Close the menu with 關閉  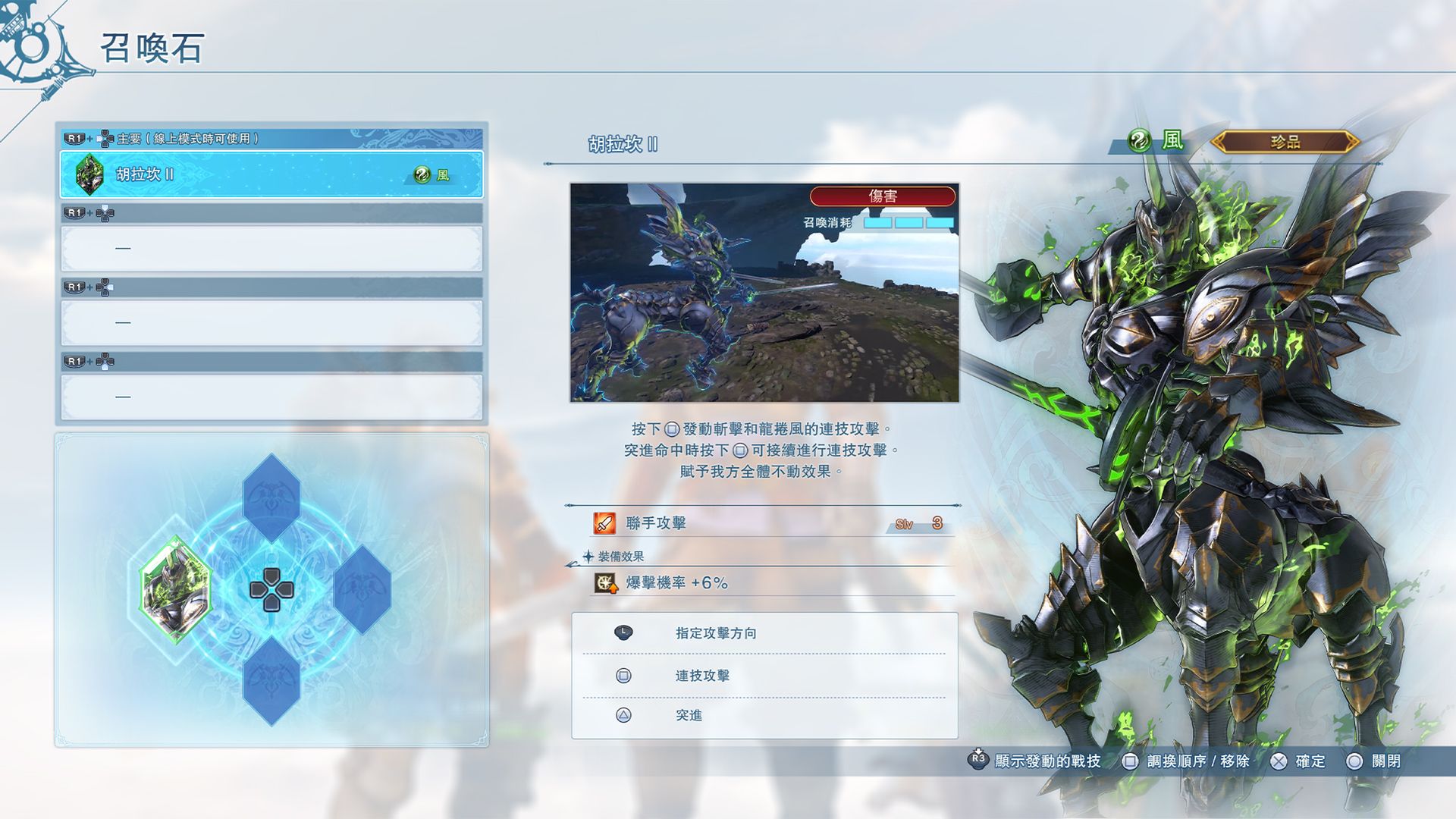tap(1374, 761)
